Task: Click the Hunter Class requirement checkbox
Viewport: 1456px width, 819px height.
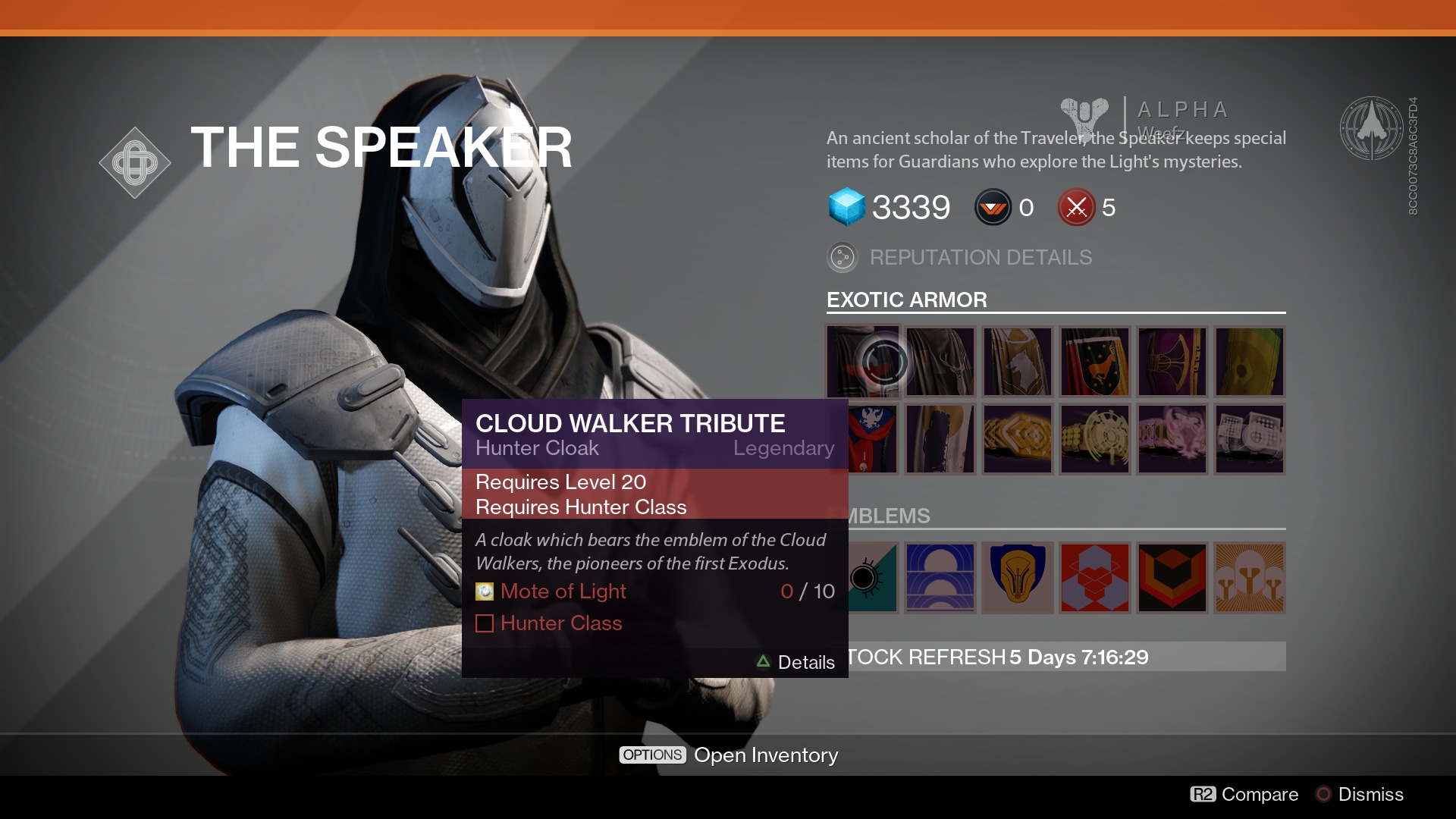Action: tap(485, 623)
